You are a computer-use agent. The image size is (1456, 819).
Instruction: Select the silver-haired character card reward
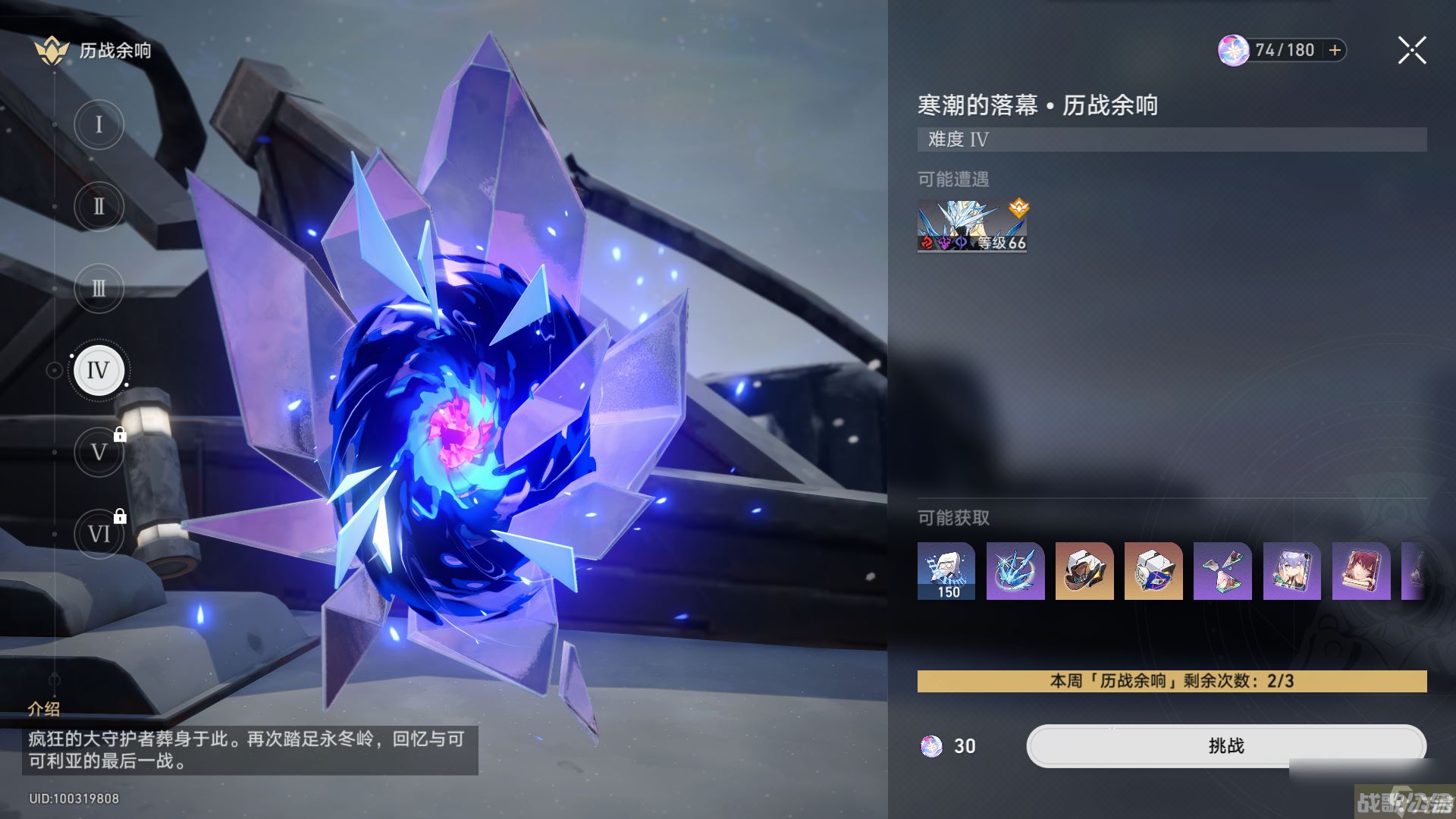(1291, 573)
